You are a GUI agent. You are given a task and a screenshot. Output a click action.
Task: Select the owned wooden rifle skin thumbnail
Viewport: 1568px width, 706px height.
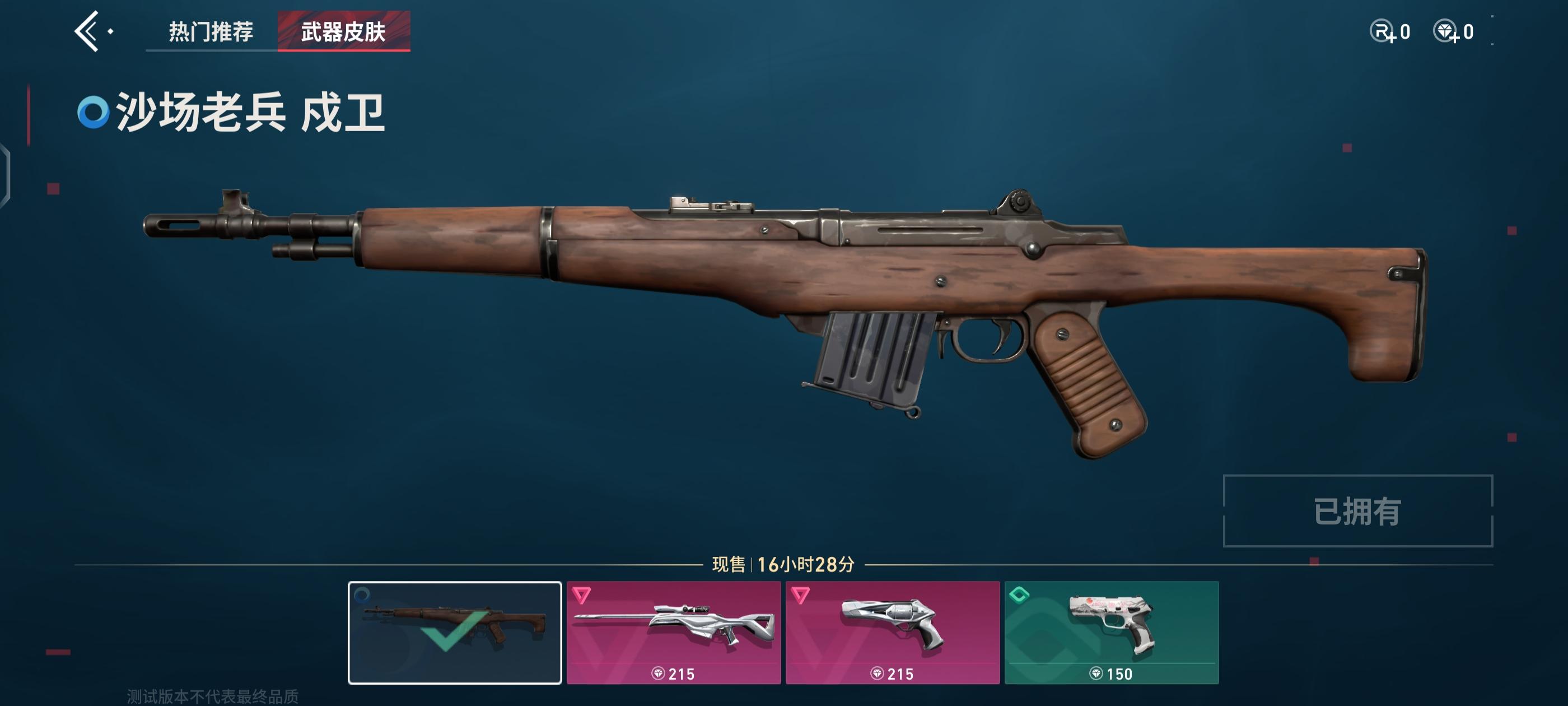coord(454,632)
